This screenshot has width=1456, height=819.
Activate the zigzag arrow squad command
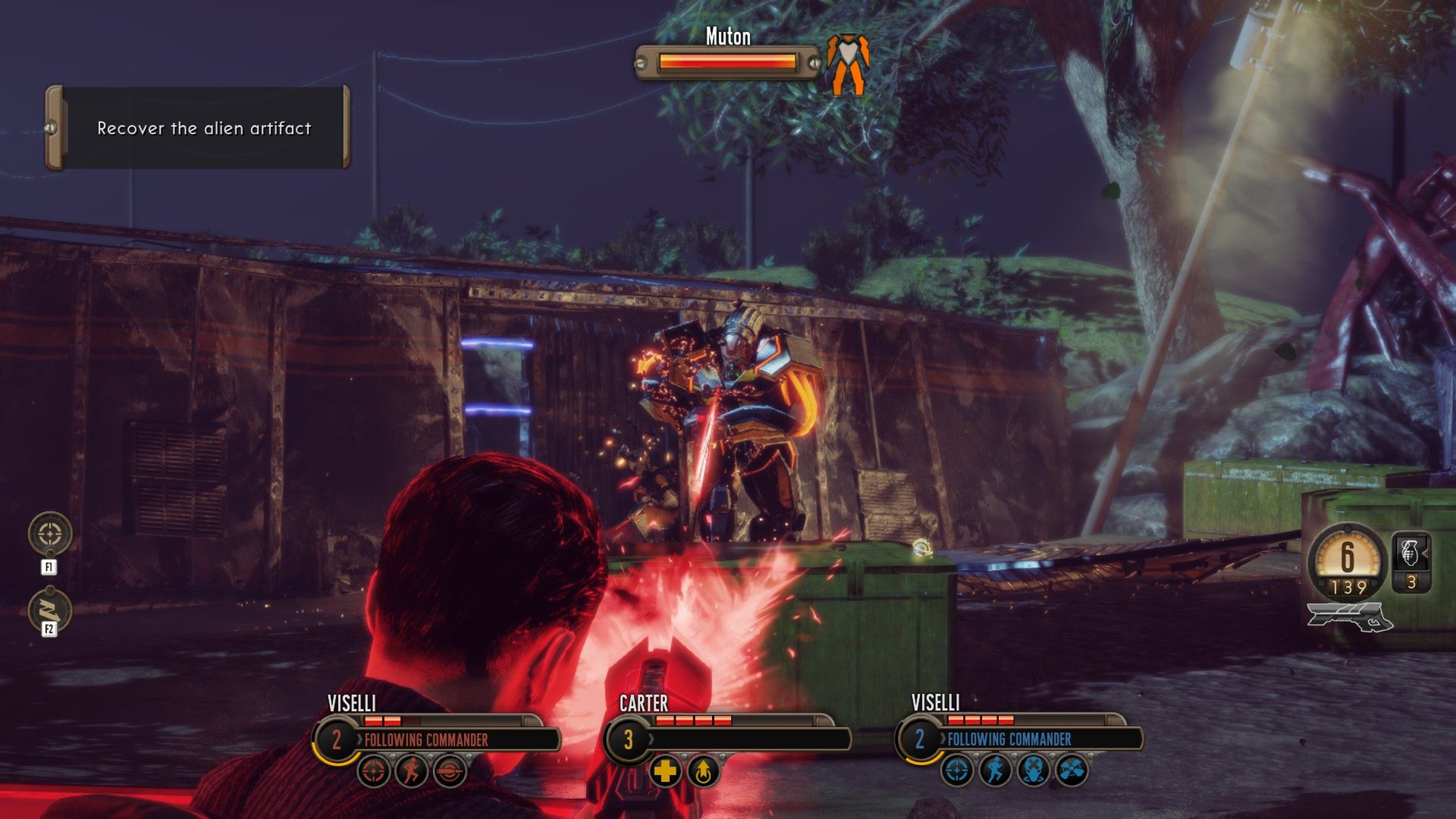pyautogui.click(x=50, y=610)
